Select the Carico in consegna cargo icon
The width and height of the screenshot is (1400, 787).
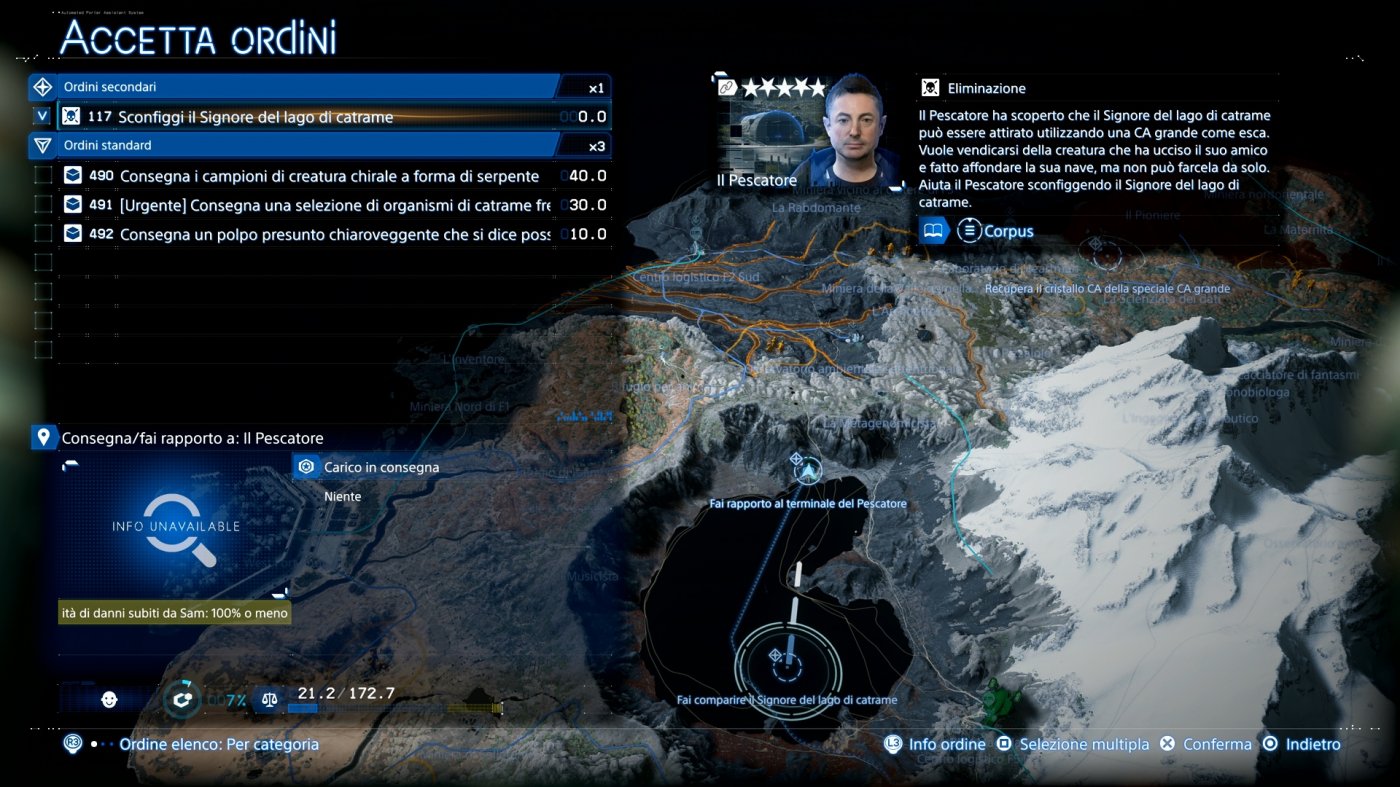305,466
